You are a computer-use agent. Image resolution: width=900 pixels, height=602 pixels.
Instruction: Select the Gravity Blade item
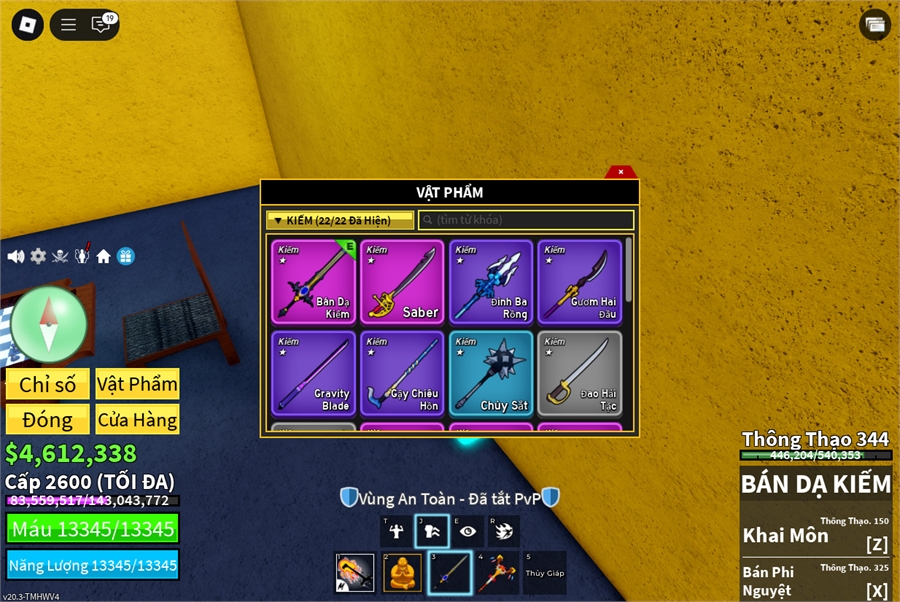(313, 373)
